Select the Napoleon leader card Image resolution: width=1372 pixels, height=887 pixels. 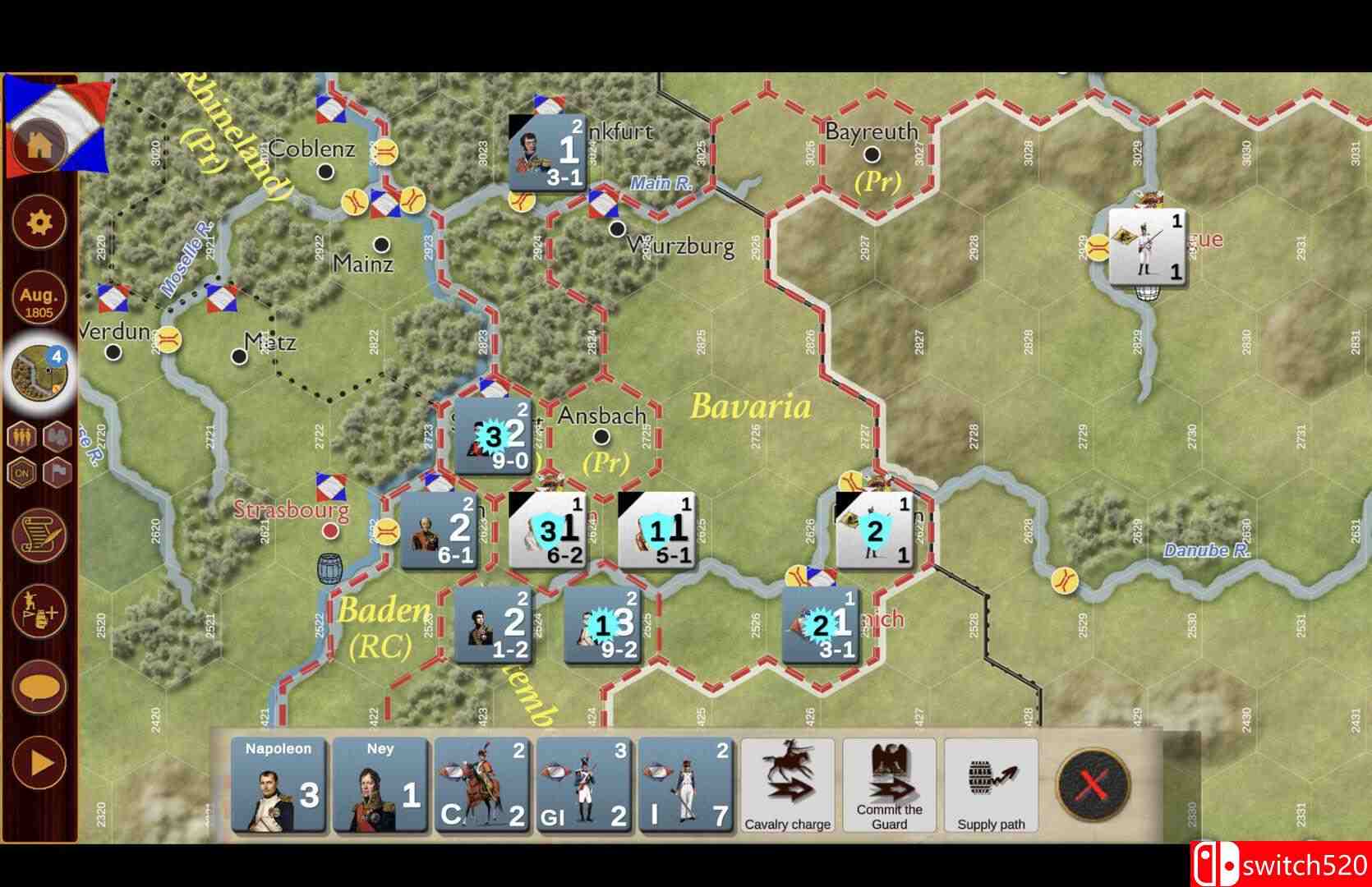pos(277,787)
